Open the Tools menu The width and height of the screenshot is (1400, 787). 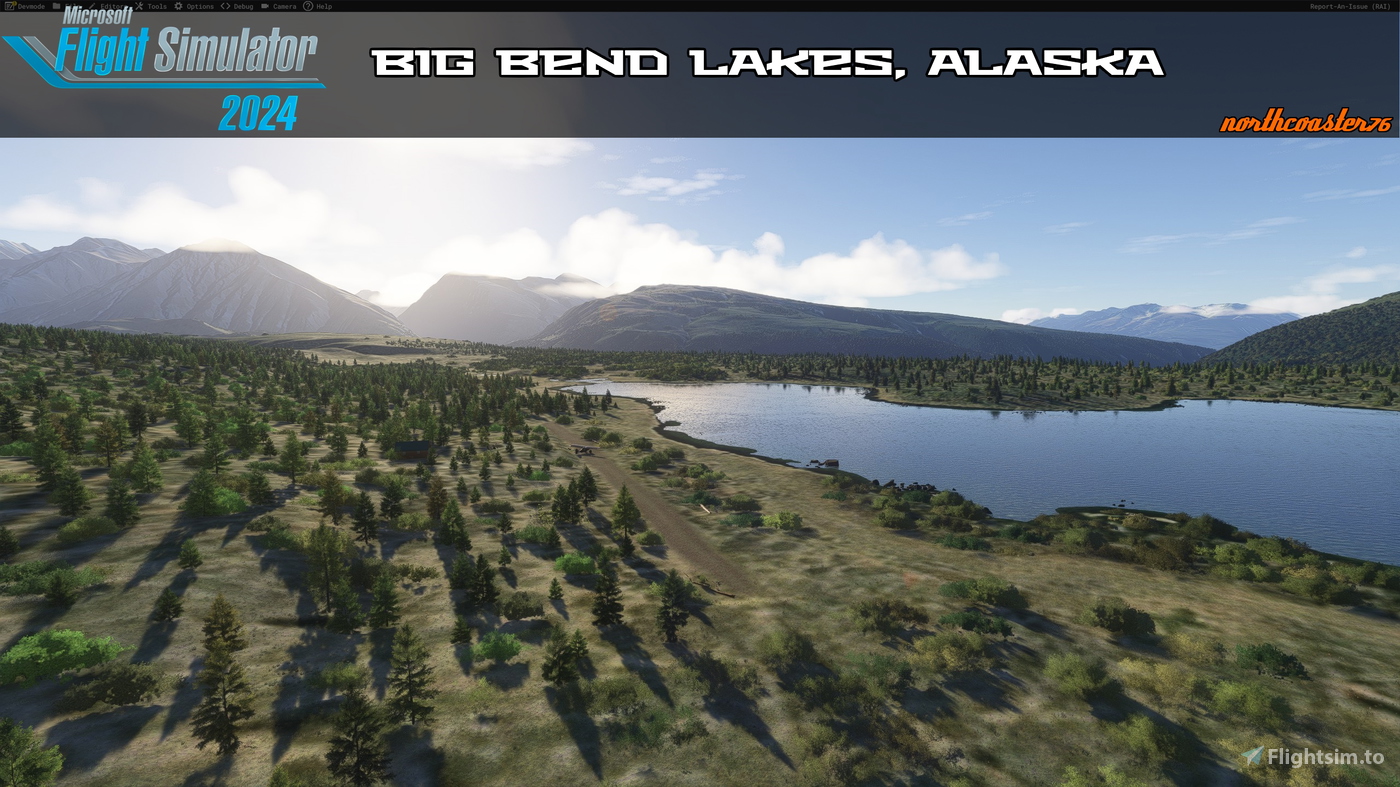pyautogui.click(x=155, y=6)
